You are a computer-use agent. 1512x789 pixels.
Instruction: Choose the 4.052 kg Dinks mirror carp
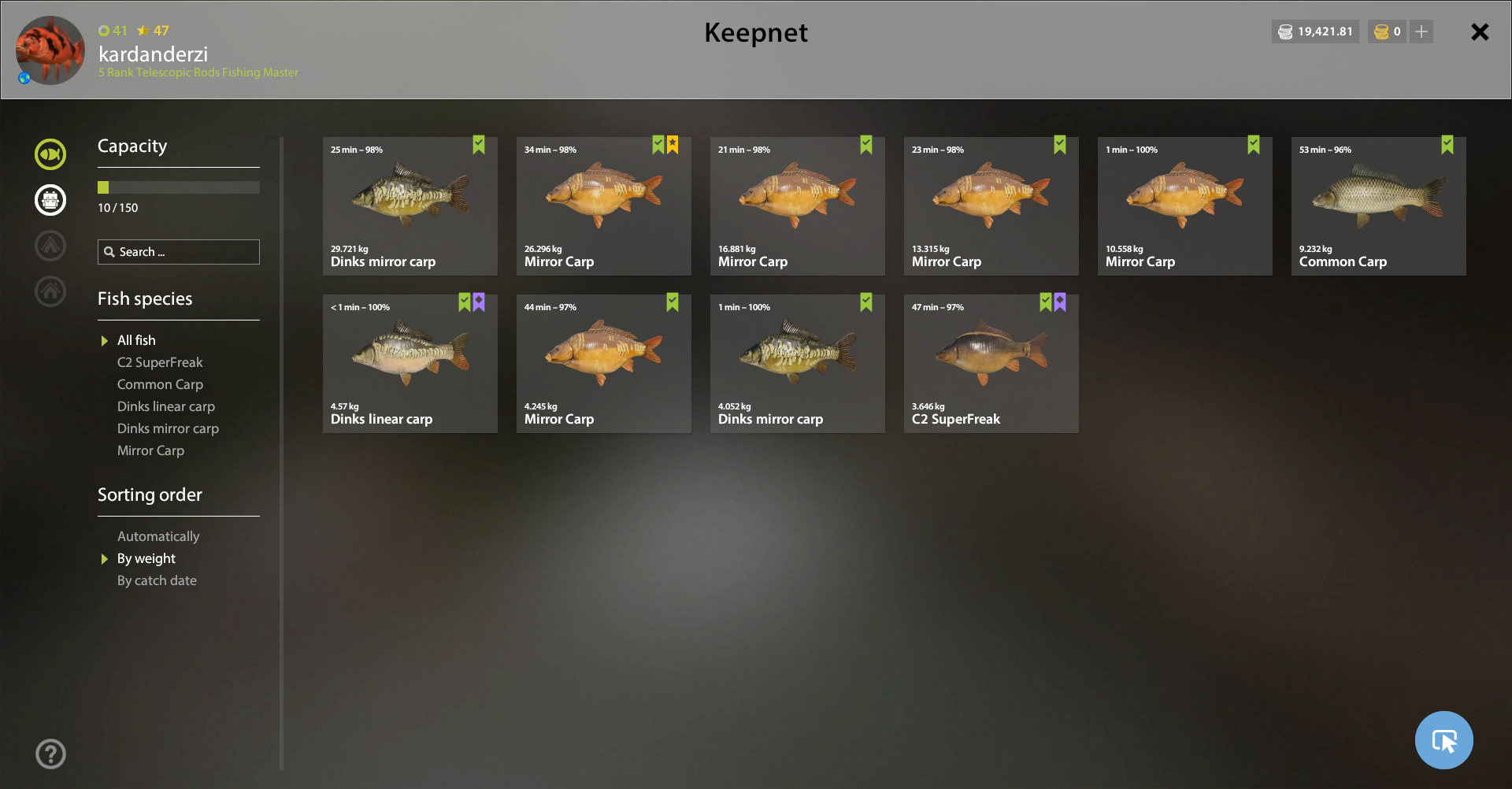(x=797, y=364)
